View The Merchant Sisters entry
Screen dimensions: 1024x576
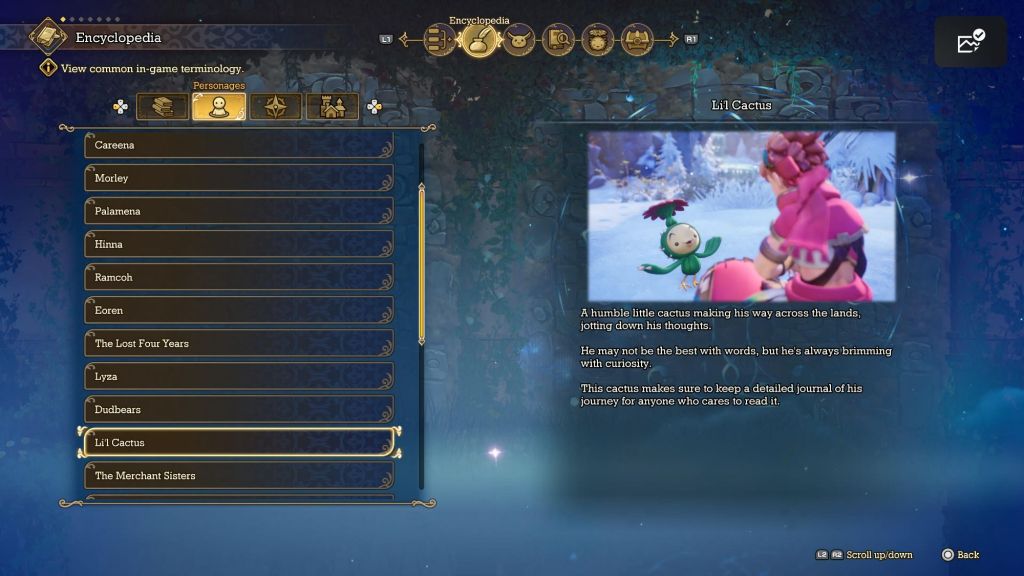[238, 475]
